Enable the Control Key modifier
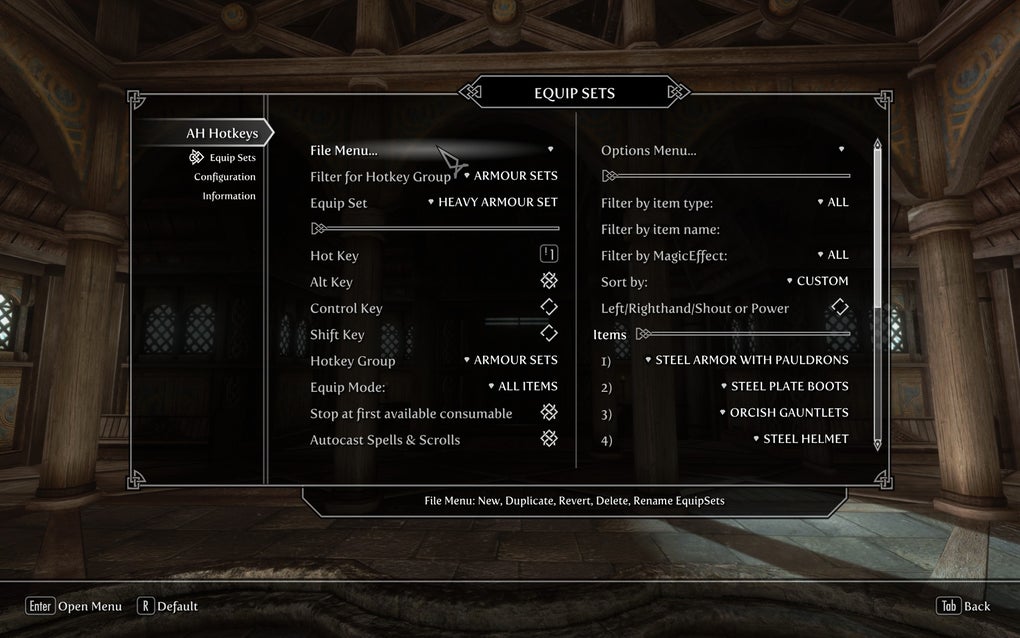 coord(549,308)
